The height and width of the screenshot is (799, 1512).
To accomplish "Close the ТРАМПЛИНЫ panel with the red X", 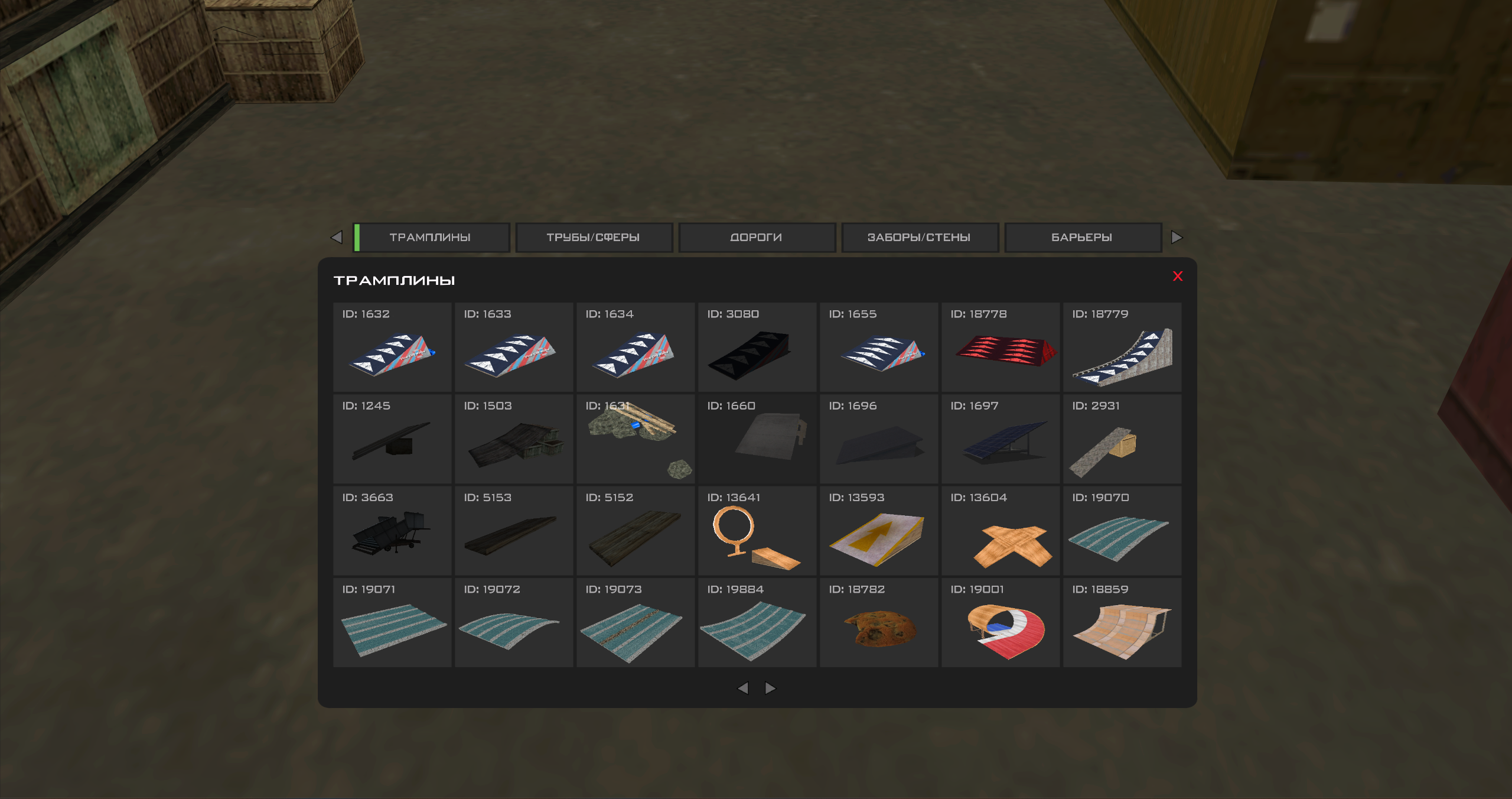I will click(x=1178, y=275).
